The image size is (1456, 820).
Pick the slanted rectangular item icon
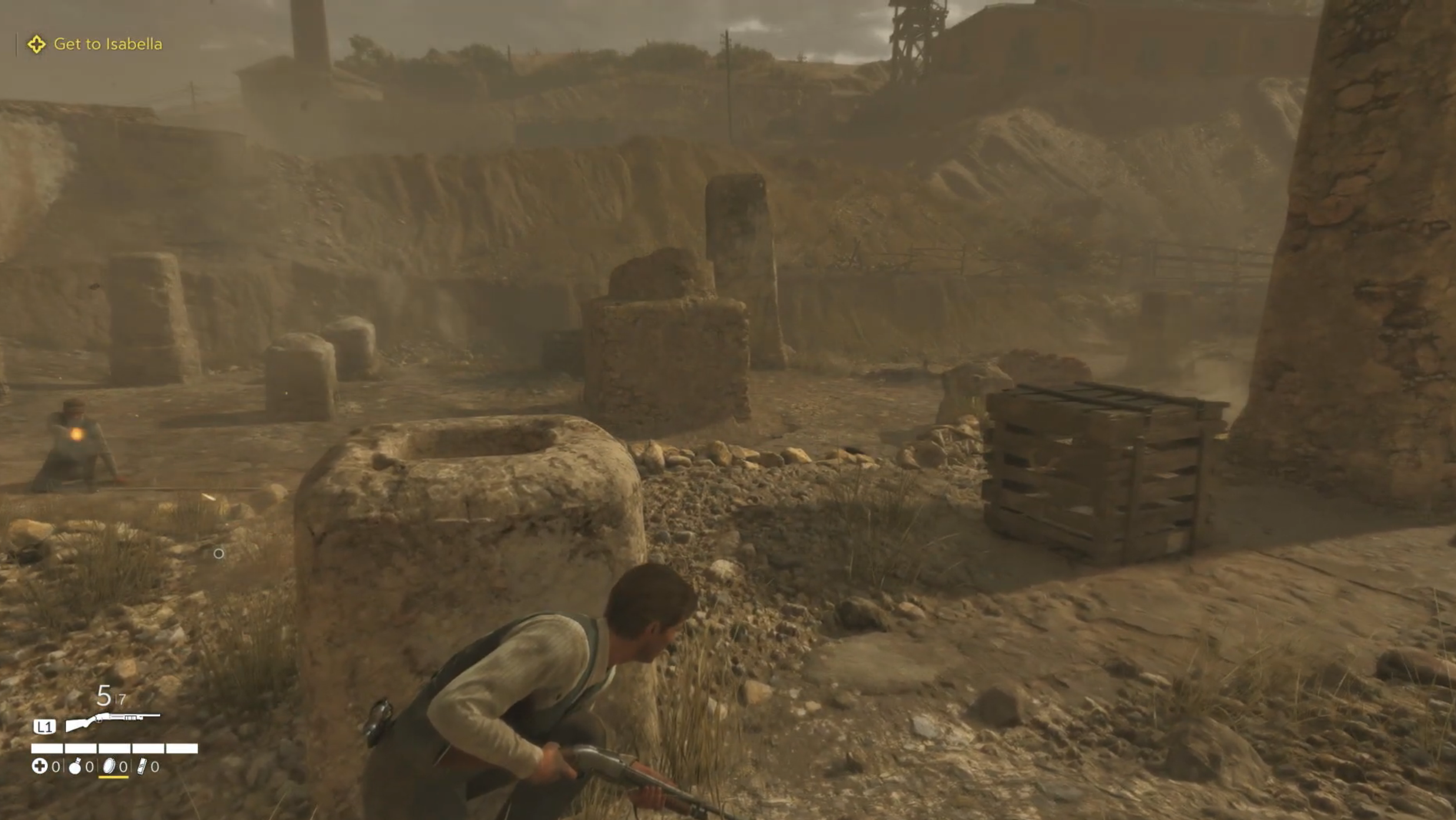pyautogui.click(x=142, y=766)
